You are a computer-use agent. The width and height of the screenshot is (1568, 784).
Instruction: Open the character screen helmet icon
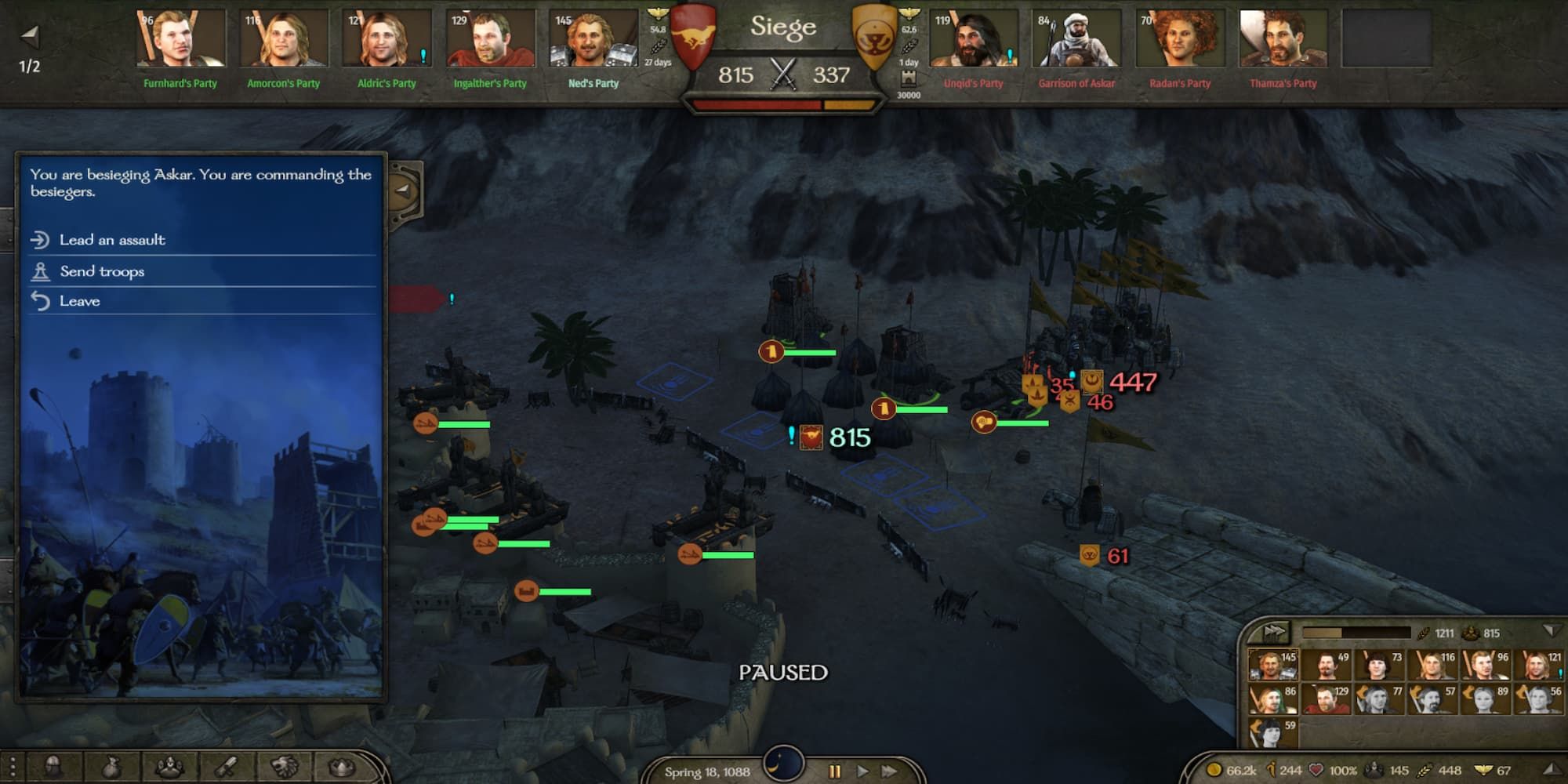[x=53, y=766]
